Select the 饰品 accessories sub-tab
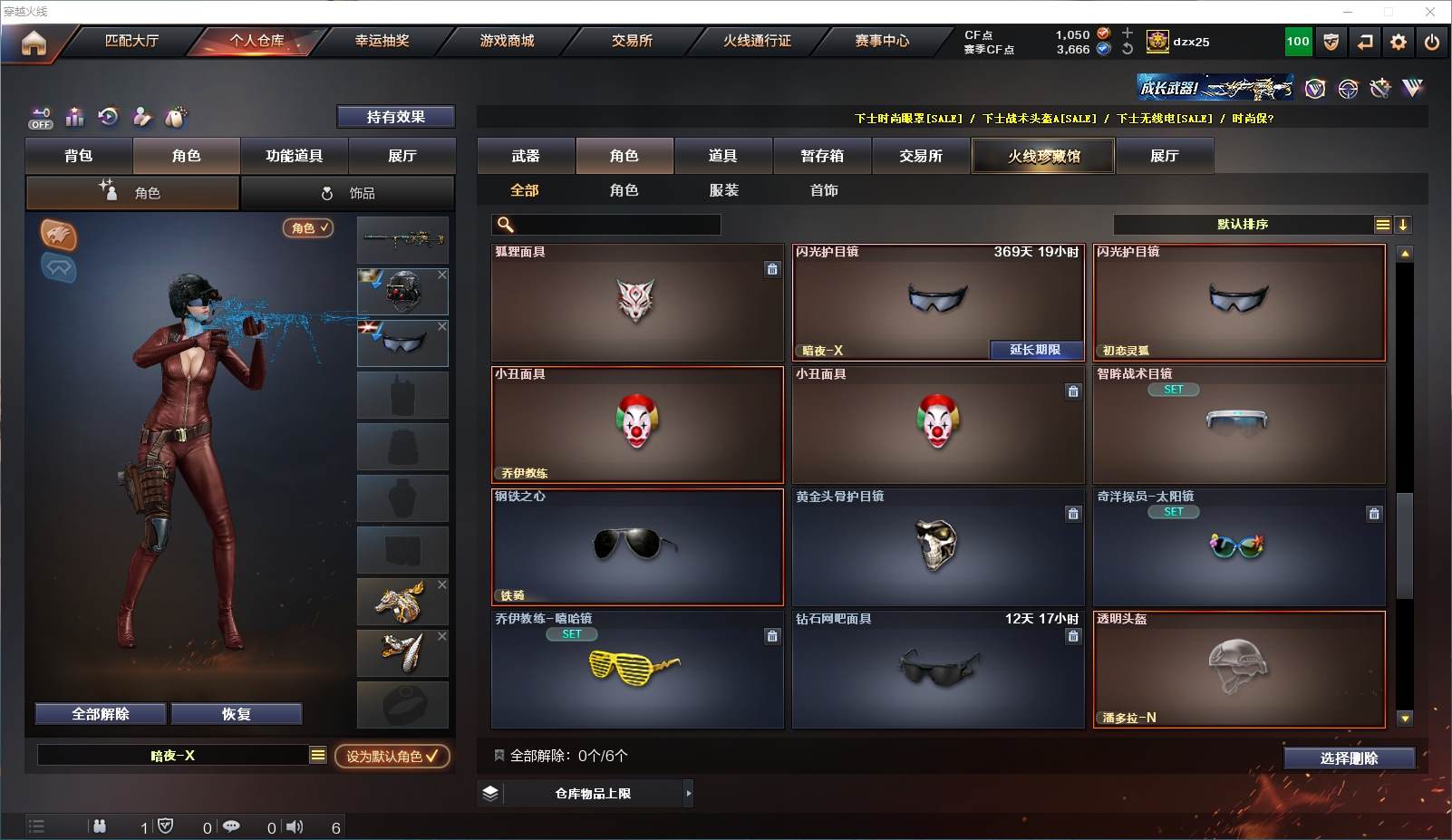This screenshot has height=840, width=1452. [x=348, y=193]
